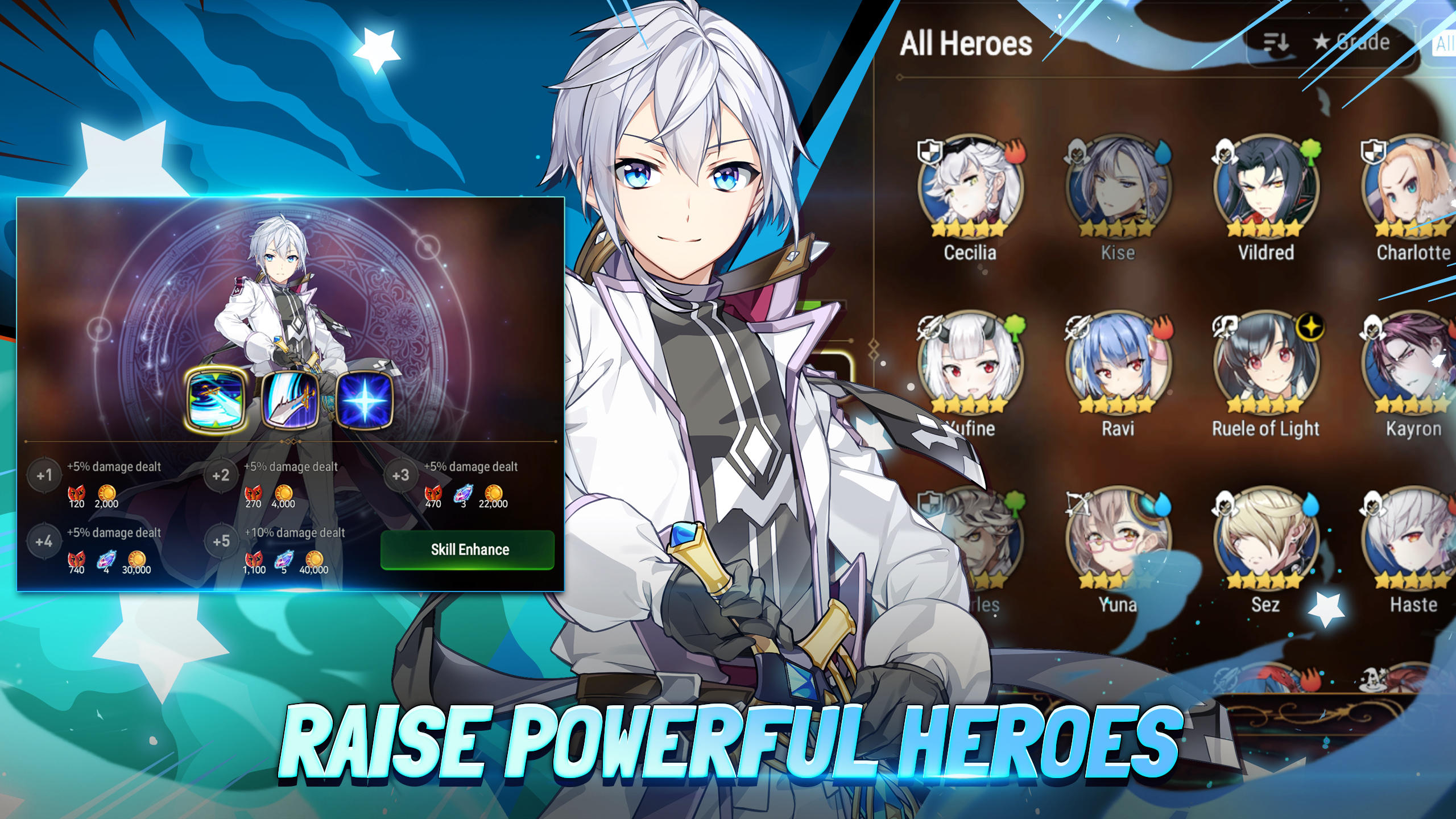Screen dimensions: 1456x819
Task: Switch to the All Heroes tab
Action: 966,43
